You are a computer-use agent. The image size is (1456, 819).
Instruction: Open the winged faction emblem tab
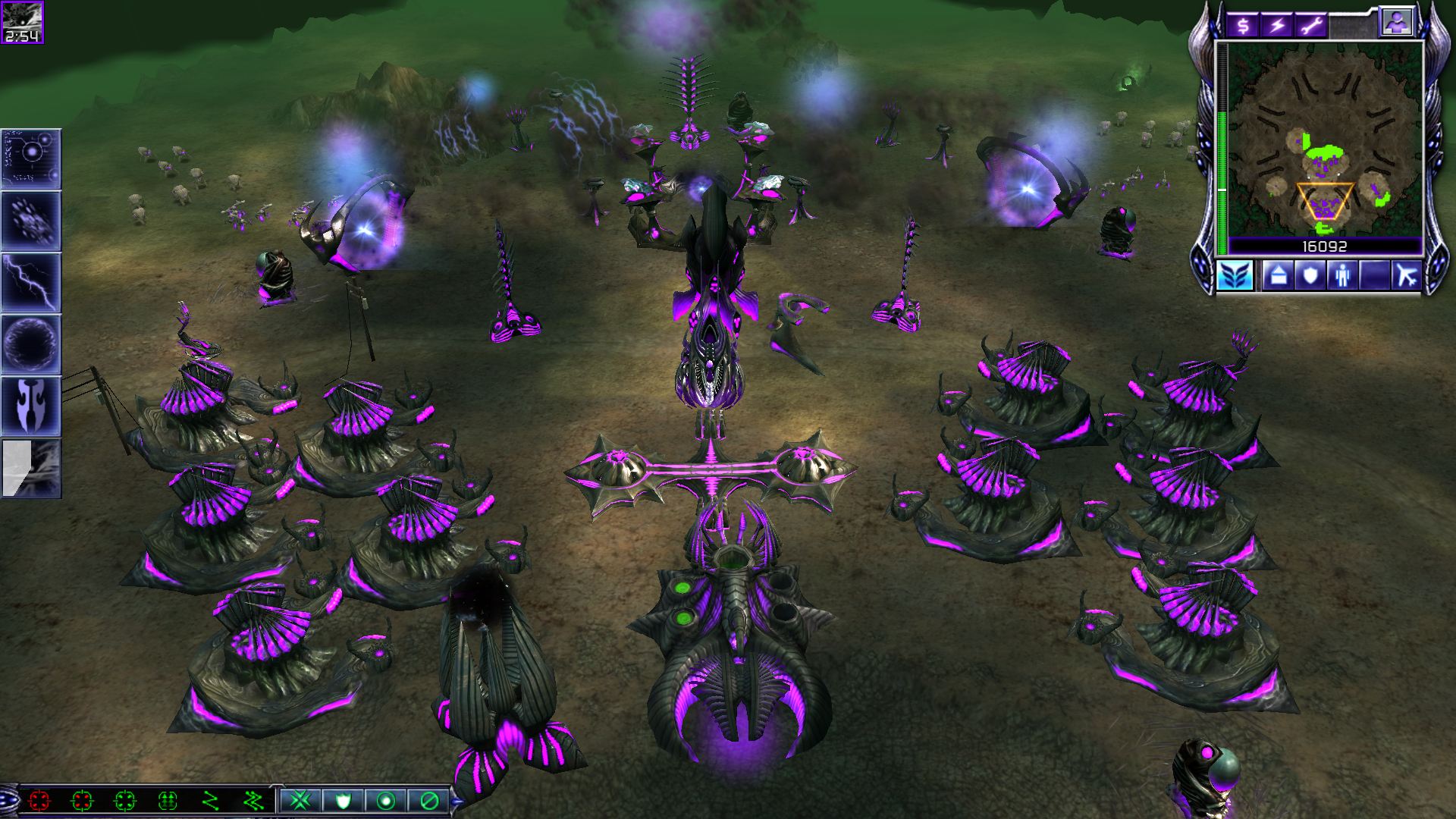click(1235, 275)
